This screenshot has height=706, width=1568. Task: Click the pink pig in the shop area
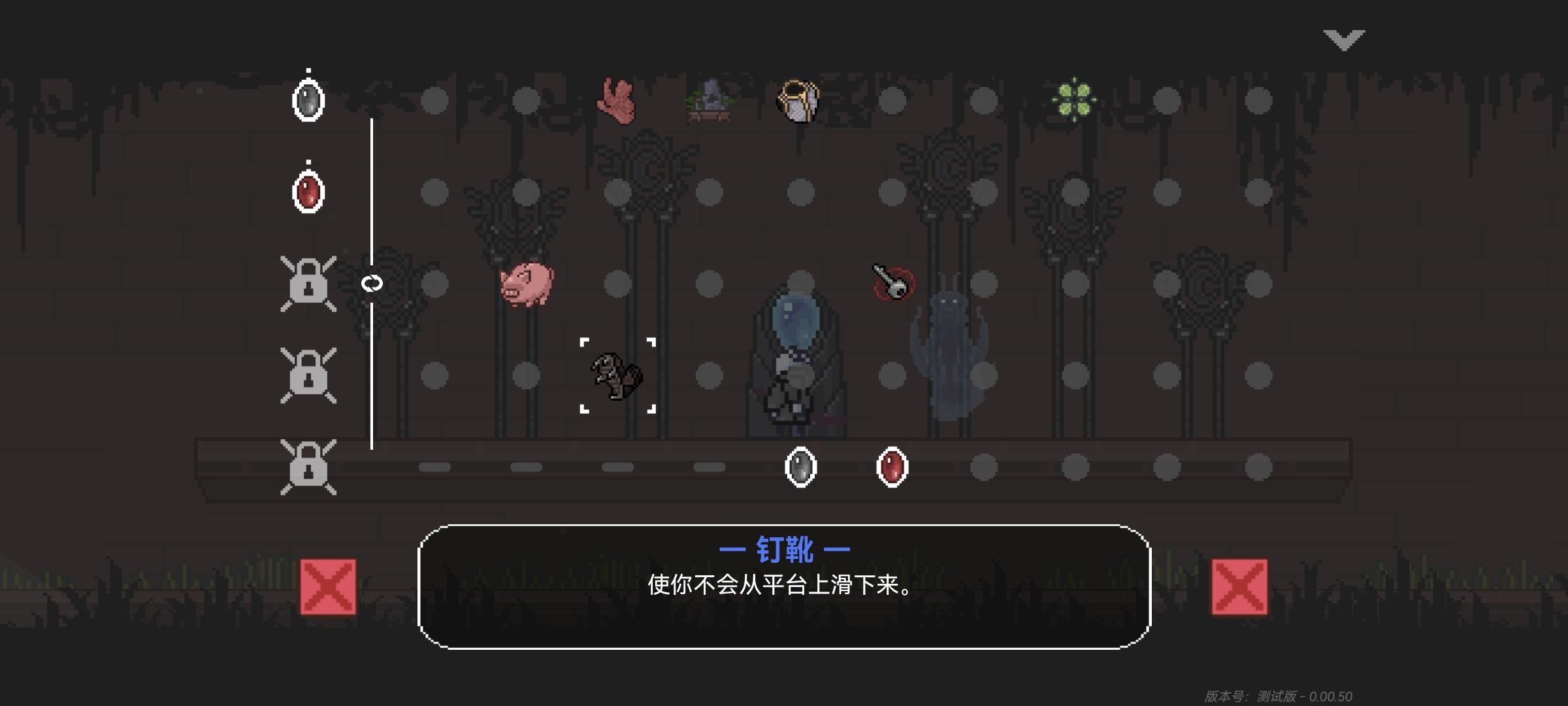526,284
